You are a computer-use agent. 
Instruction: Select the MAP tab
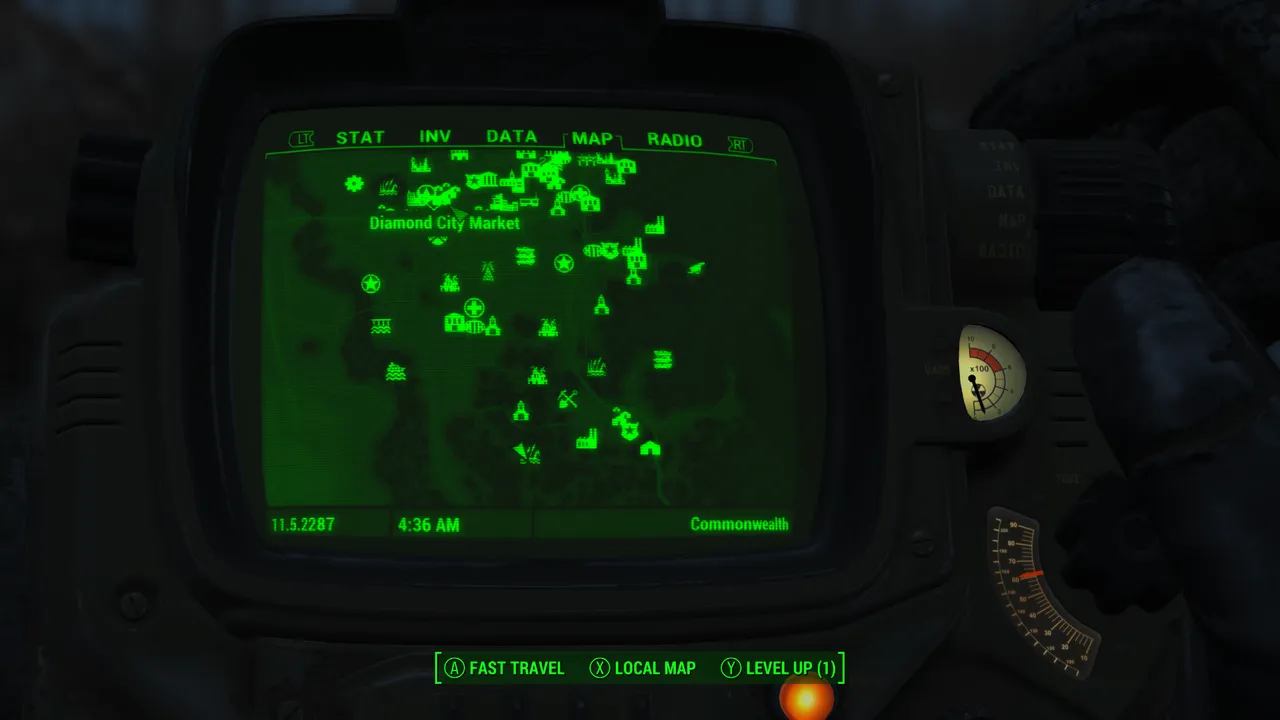tap(592, 139)
